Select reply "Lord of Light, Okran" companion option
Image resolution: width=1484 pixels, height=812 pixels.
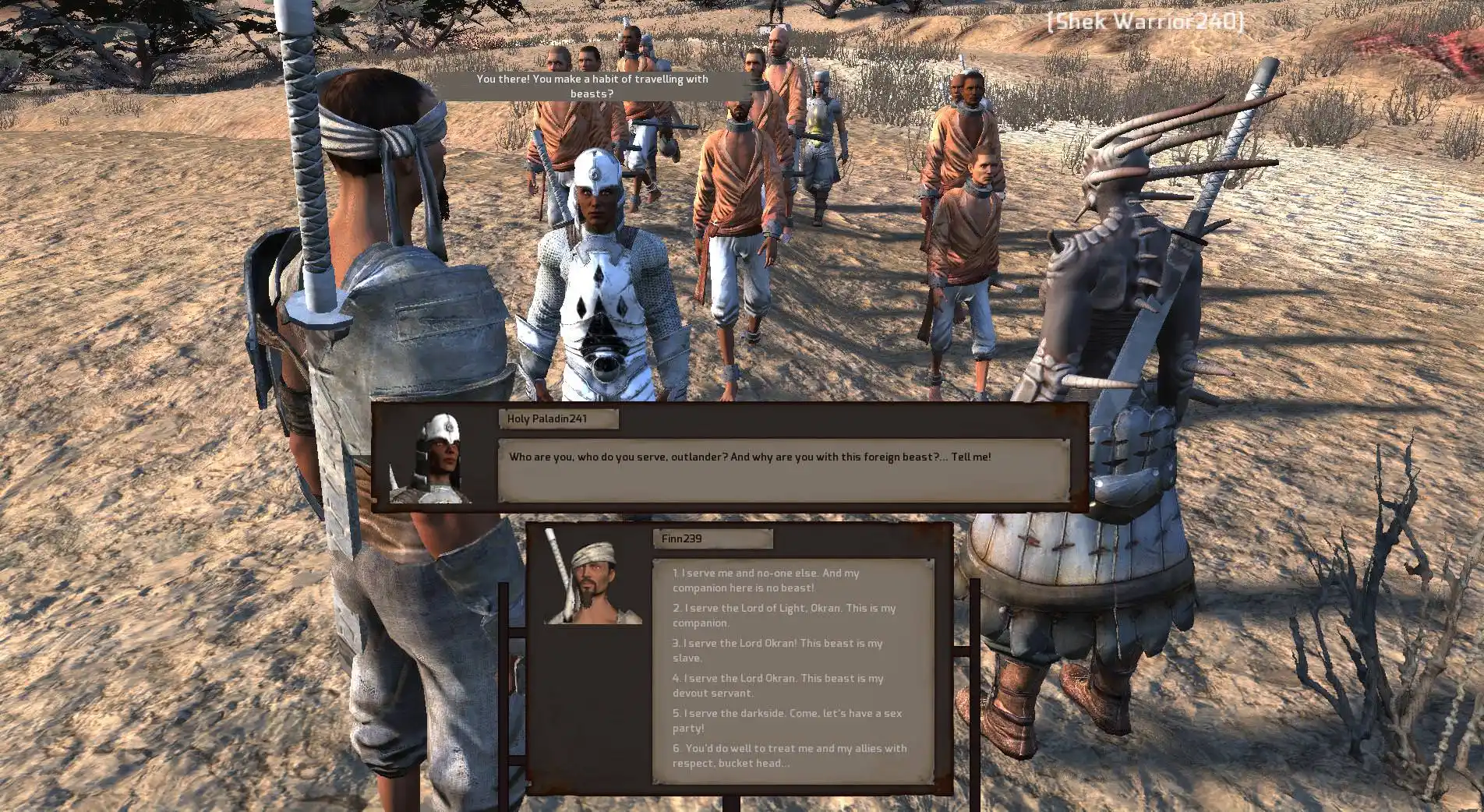click(x=783, y=616)
